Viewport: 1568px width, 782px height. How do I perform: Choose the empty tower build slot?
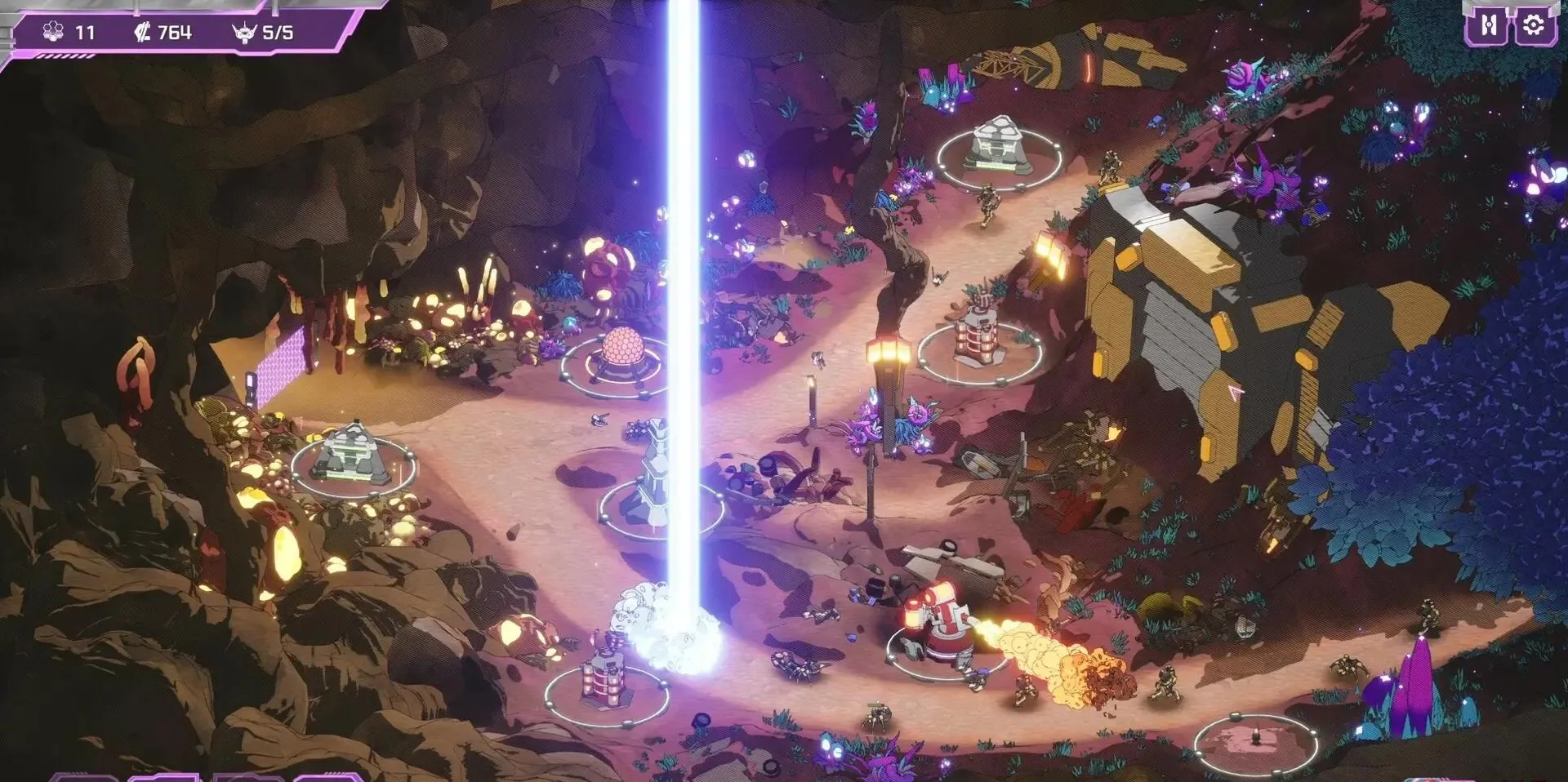1255,742
